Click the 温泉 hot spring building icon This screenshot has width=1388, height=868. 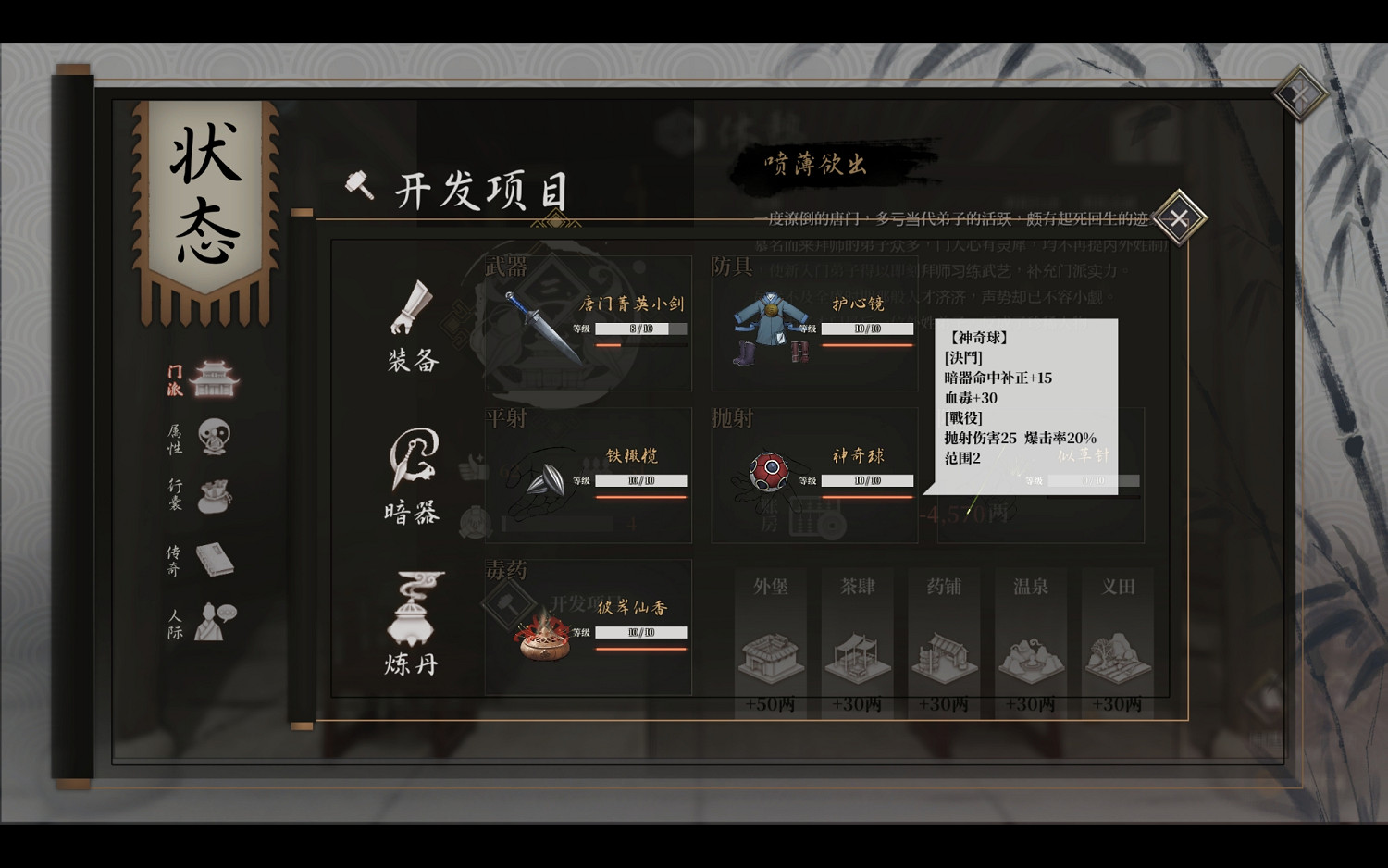pos(1031,657)
